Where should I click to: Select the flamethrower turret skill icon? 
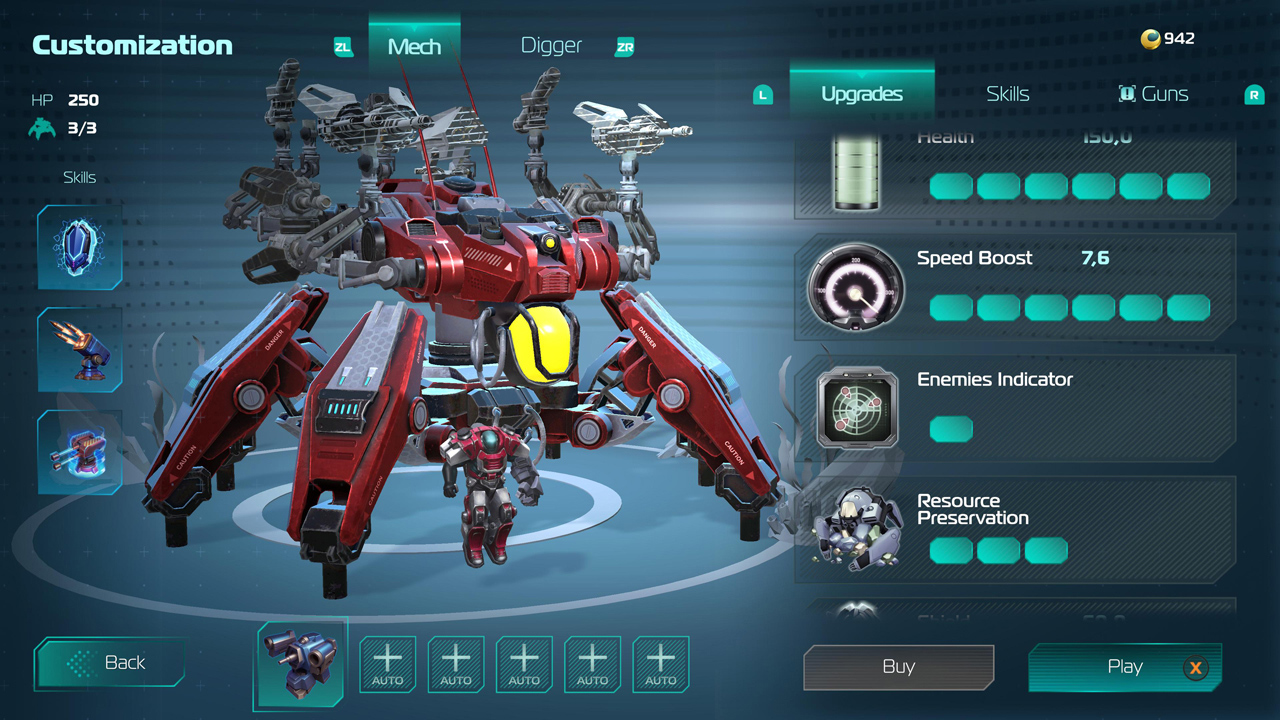(x=79, y=350)
